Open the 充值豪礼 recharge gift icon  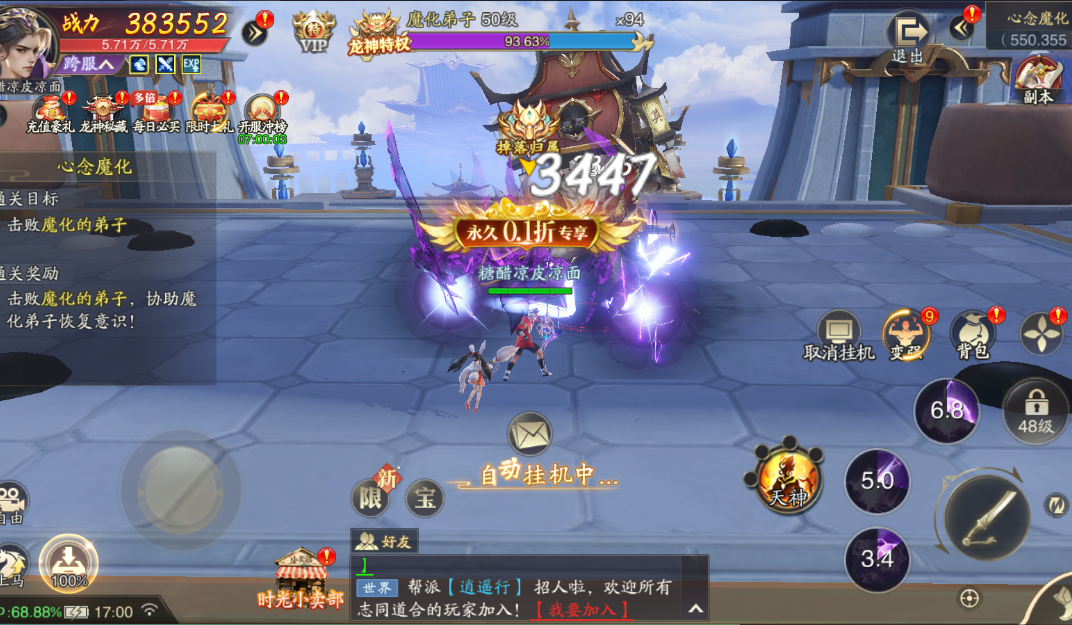(50, 111)
